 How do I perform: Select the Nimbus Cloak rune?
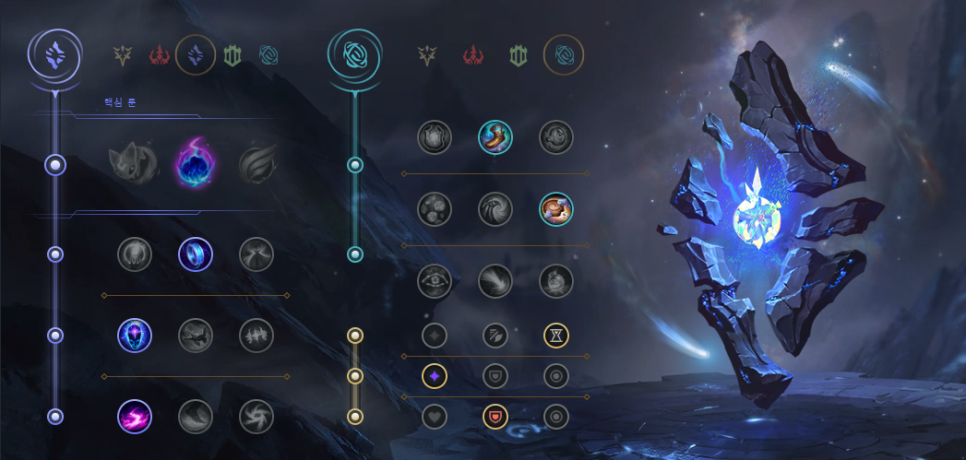pyautogui.click(x=256, y=254)
